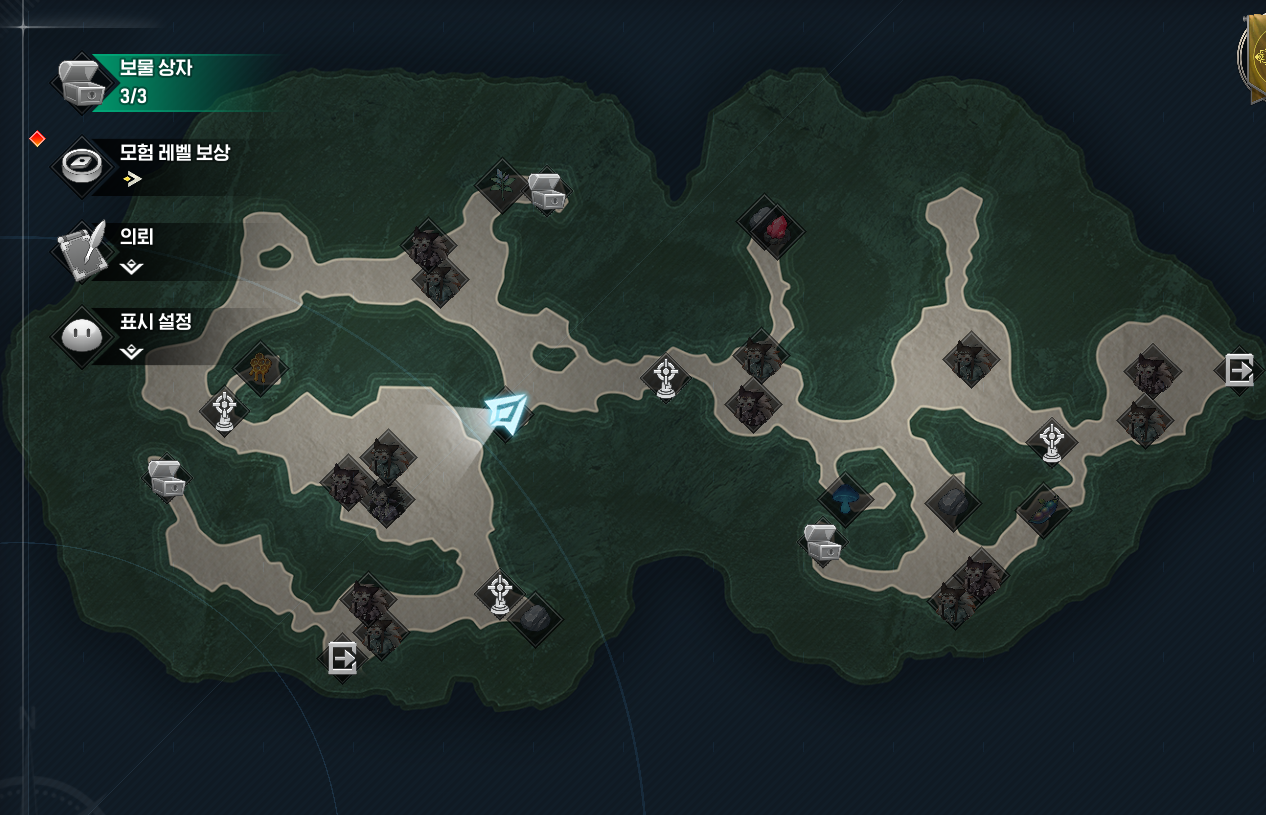
Task: Select the waypoint beside the orange honeycomb marker
Action: [x=224, y=411]
